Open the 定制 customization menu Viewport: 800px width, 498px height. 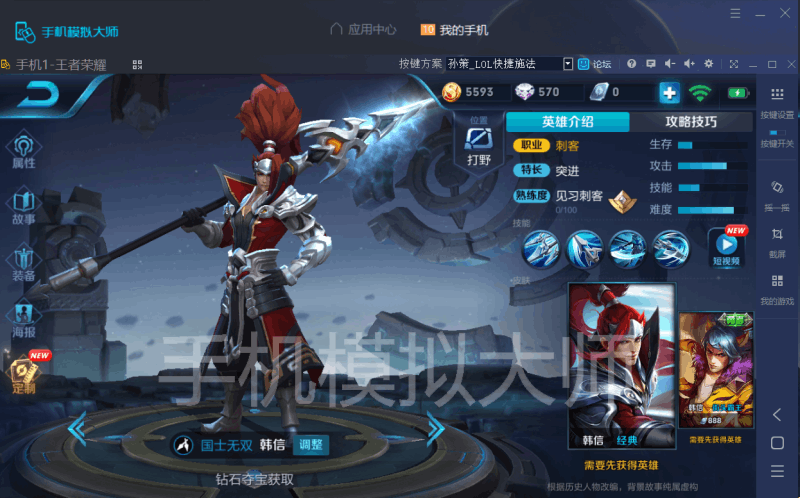coord(23,374)
